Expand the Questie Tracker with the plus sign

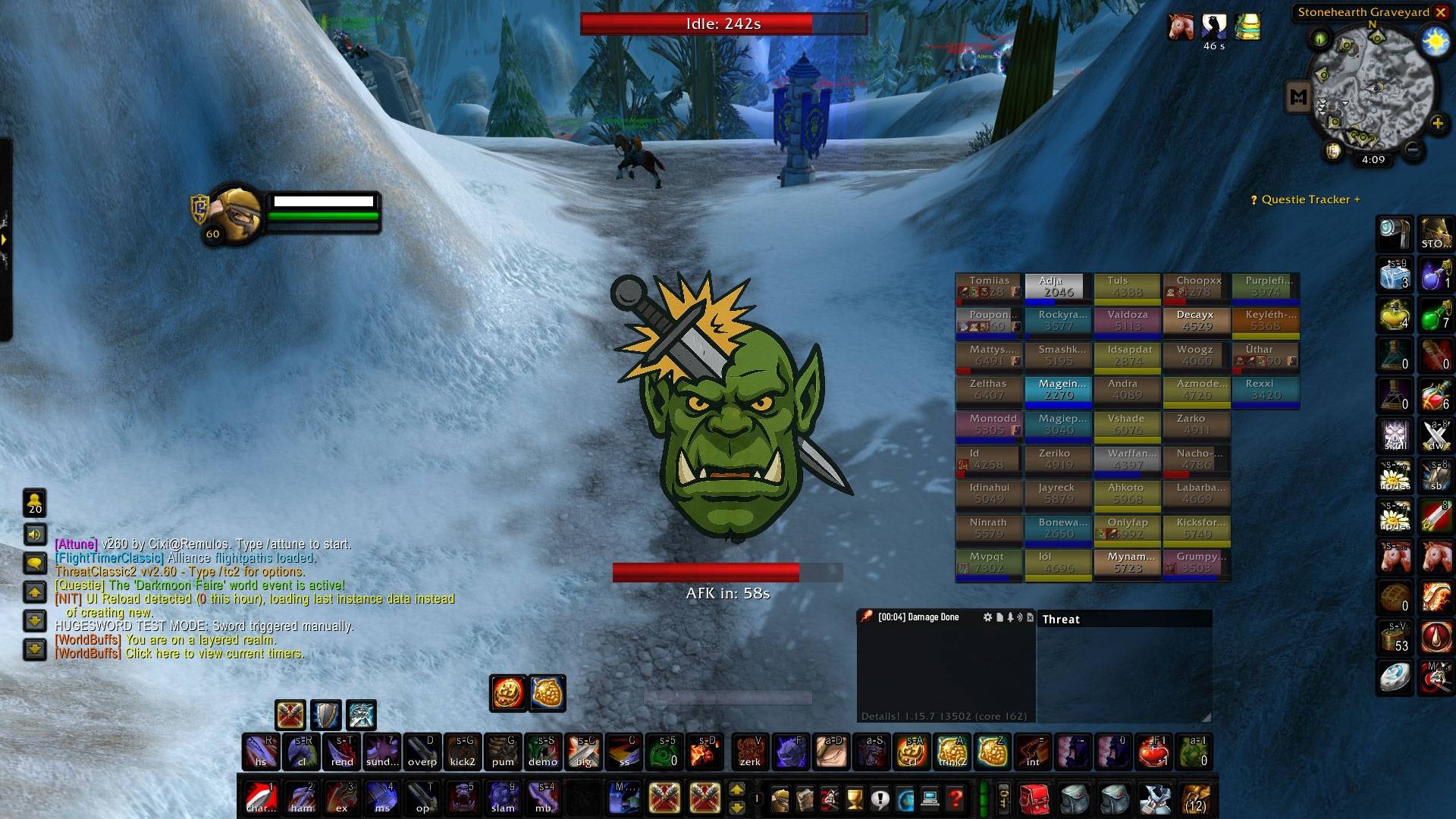[1358, 199]
